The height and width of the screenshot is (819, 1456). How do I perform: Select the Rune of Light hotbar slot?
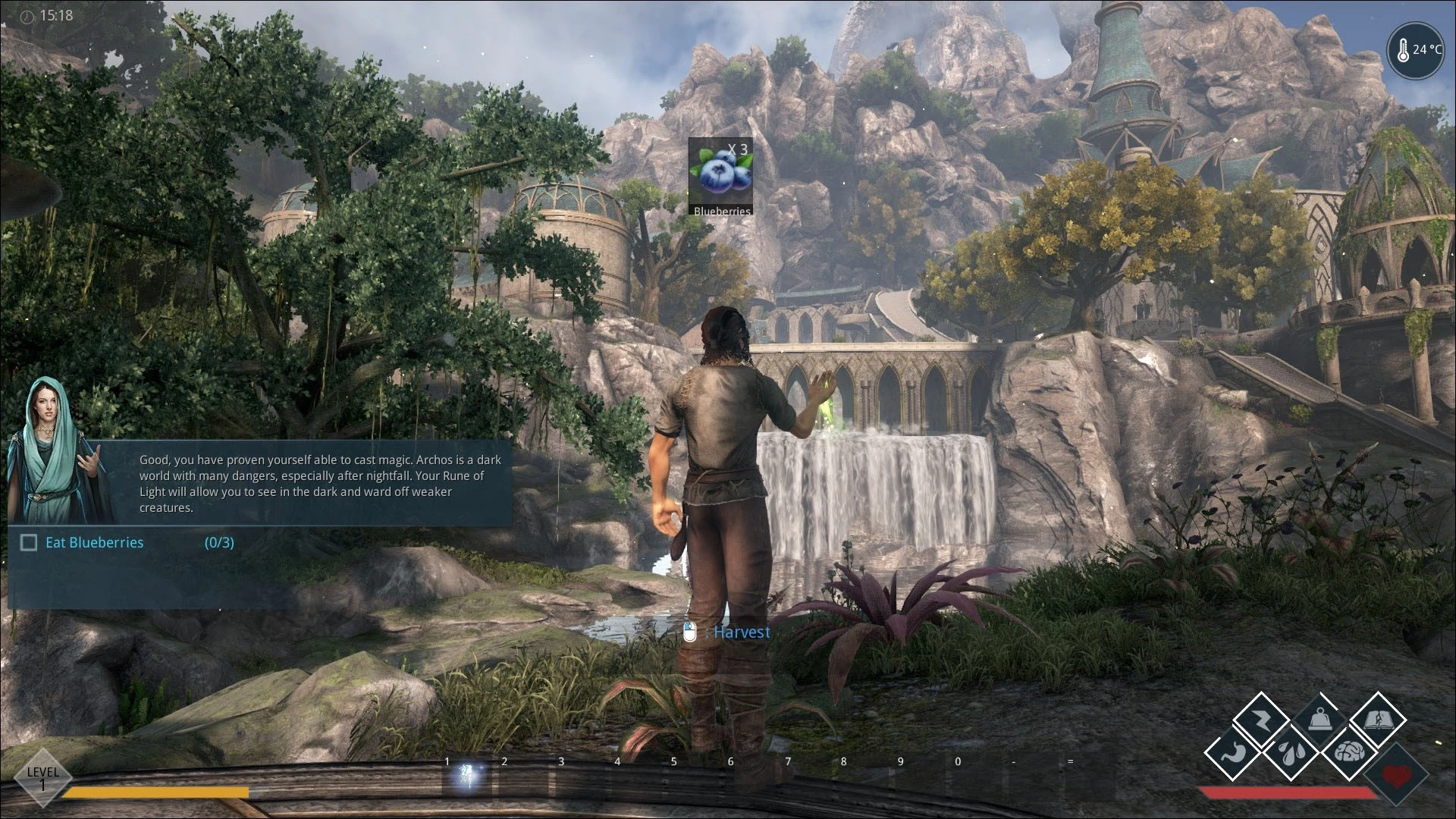coord(467,776)
